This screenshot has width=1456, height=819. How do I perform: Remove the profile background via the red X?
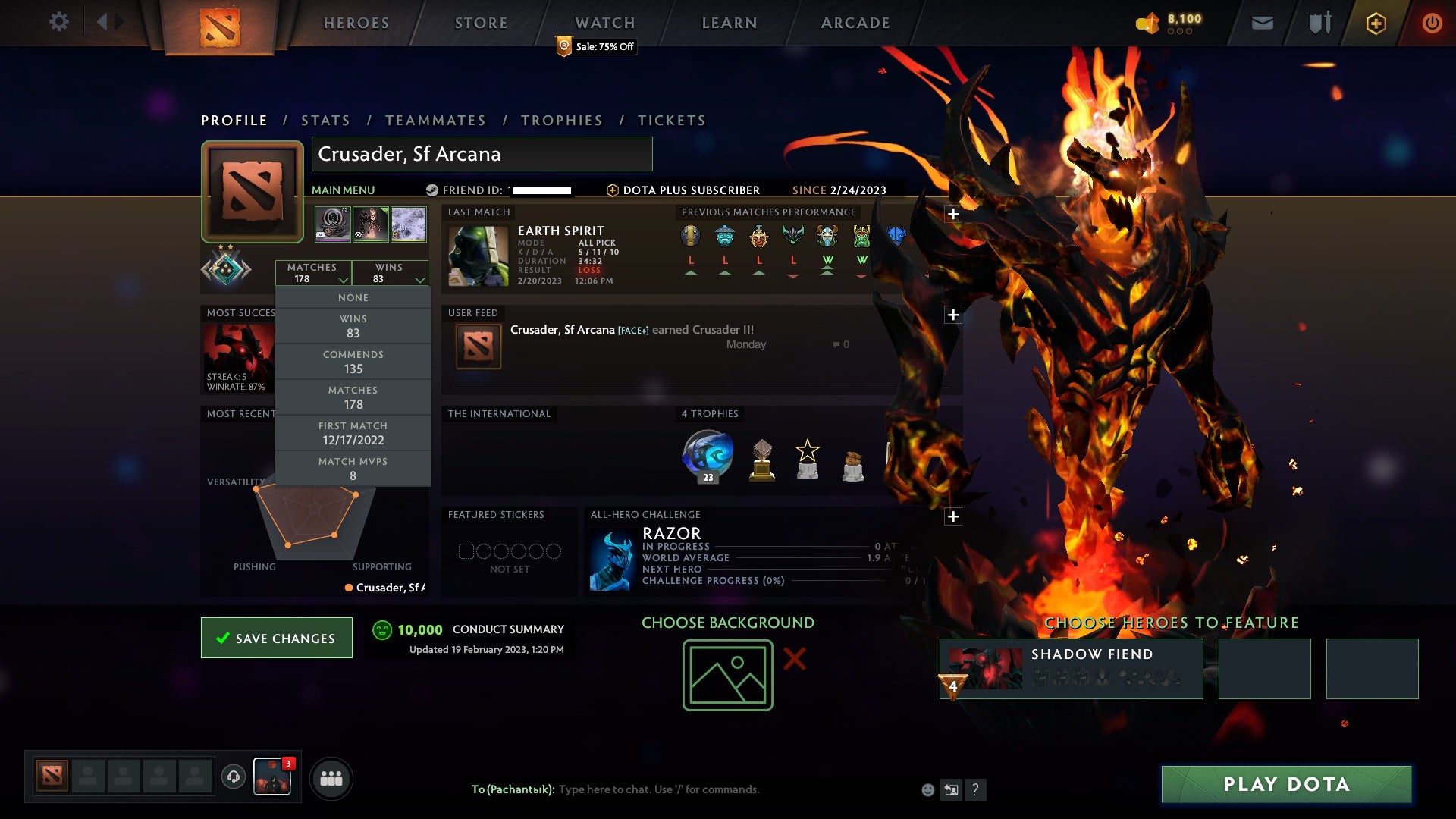point(793,659)
